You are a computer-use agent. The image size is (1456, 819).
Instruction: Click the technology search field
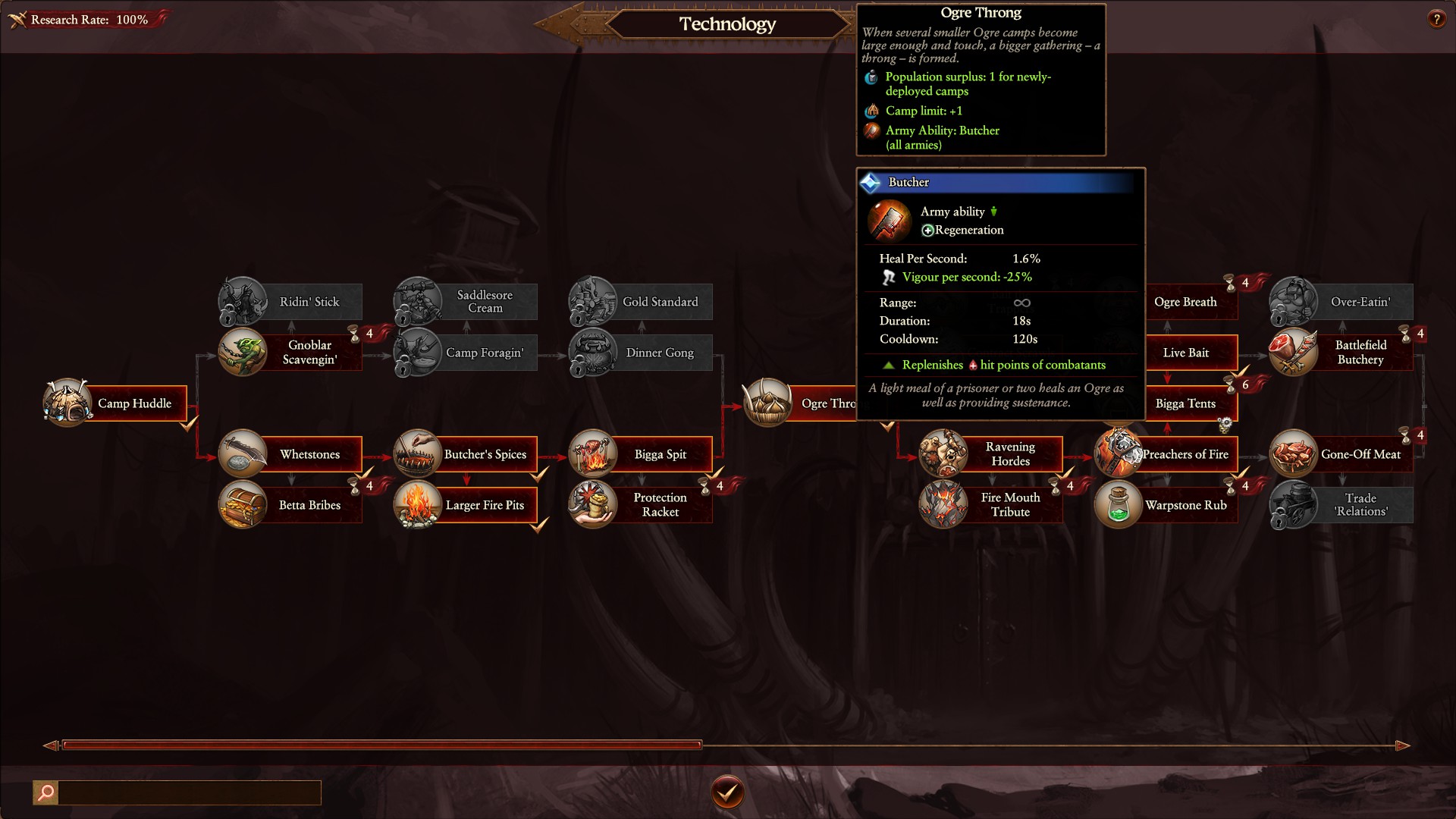pos(189,792)
